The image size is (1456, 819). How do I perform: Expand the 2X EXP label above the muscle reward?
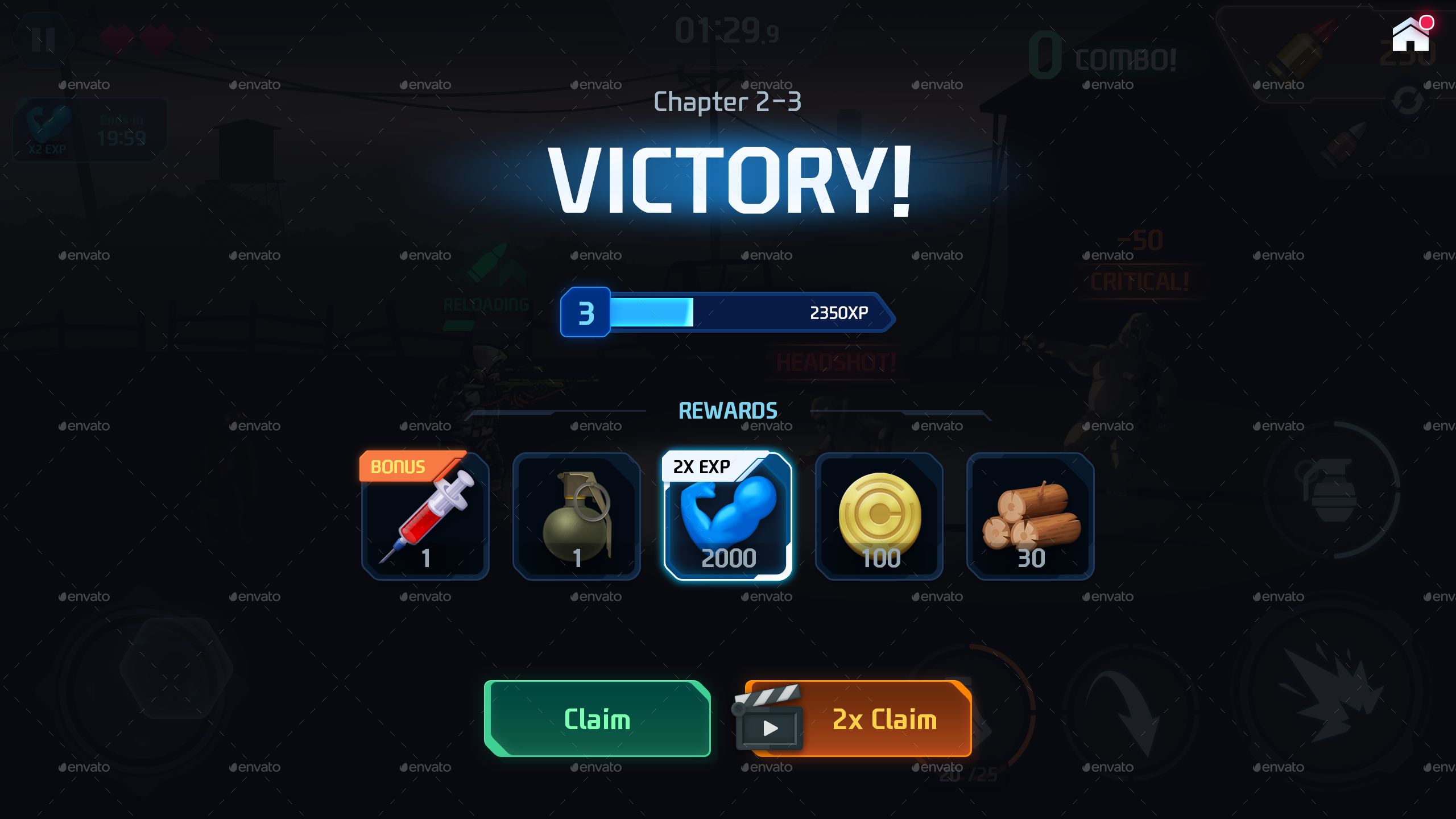(x=700, y=467)
